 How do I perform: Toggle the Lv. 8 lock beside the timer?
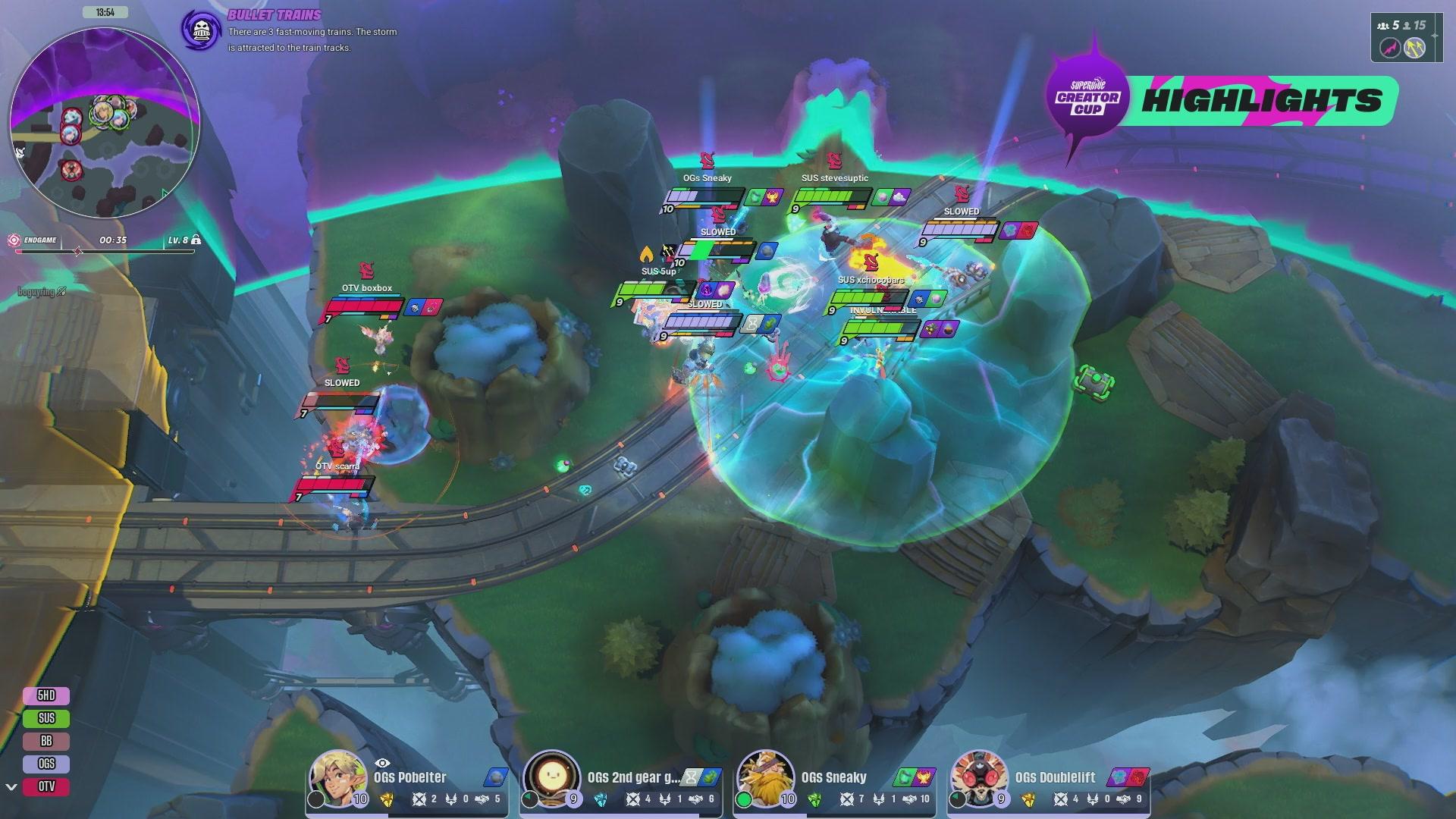coord(197,239)
